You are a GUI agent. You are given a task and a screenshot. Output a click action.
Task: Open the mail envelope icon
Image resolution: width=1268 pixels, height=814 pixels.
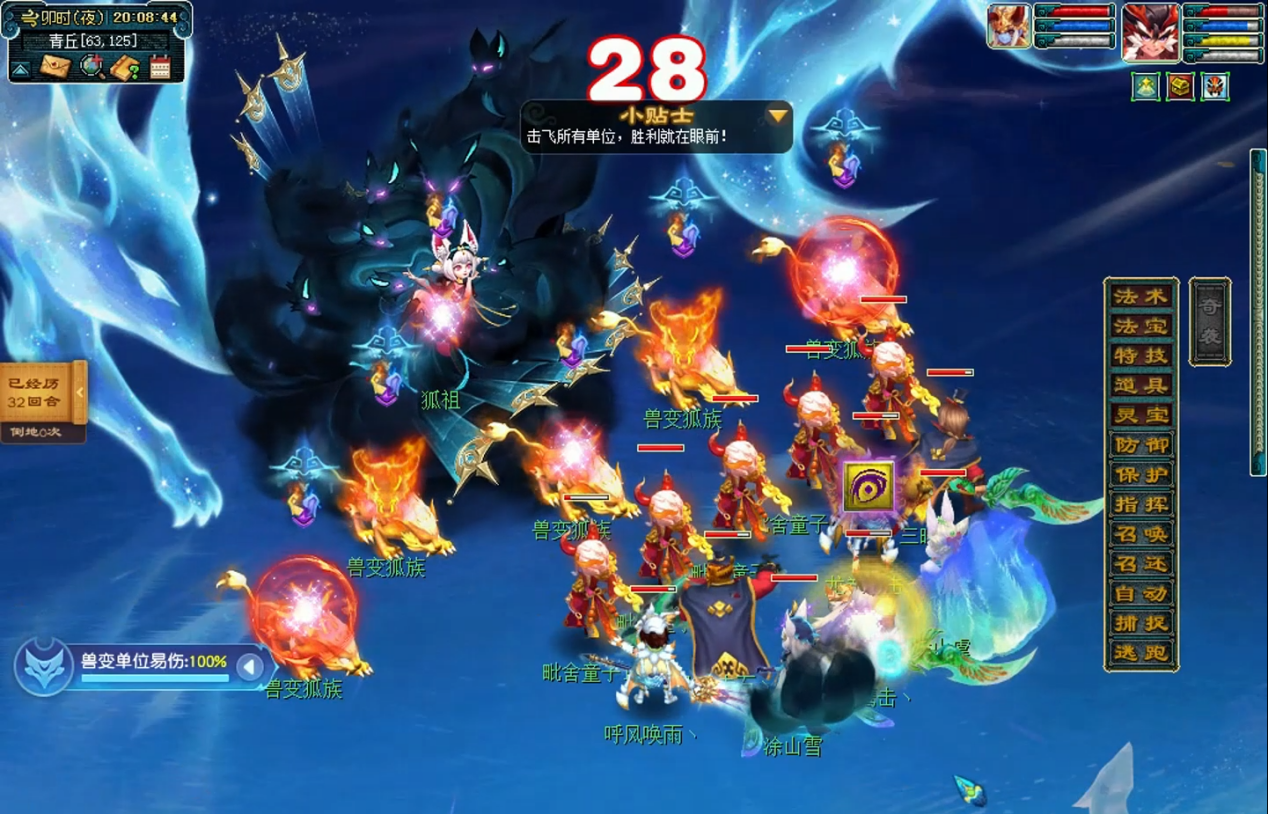click(56, 67)
